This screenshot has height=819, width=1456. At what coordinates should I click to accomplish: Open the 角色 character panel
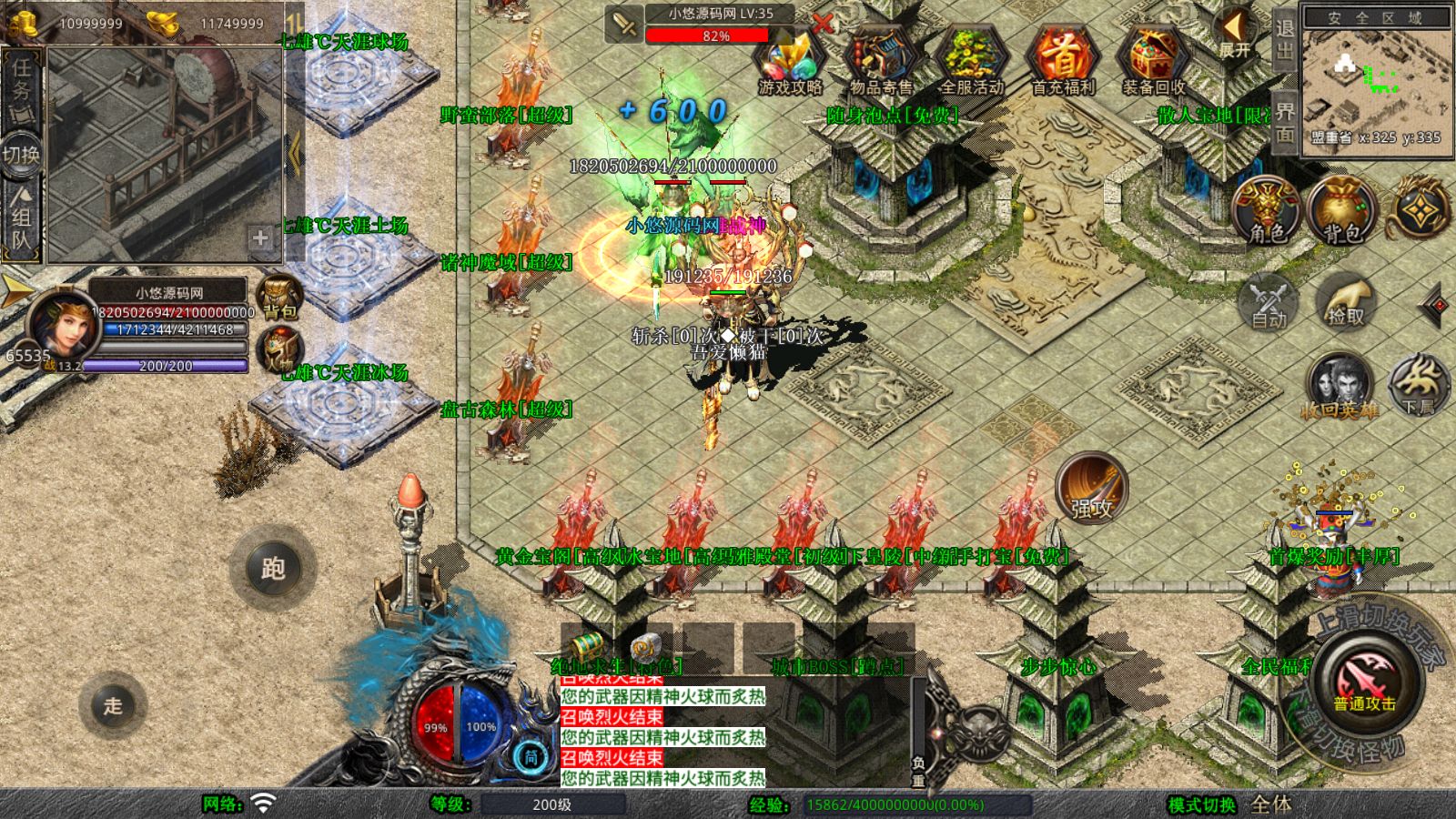tap(1267, 209)
